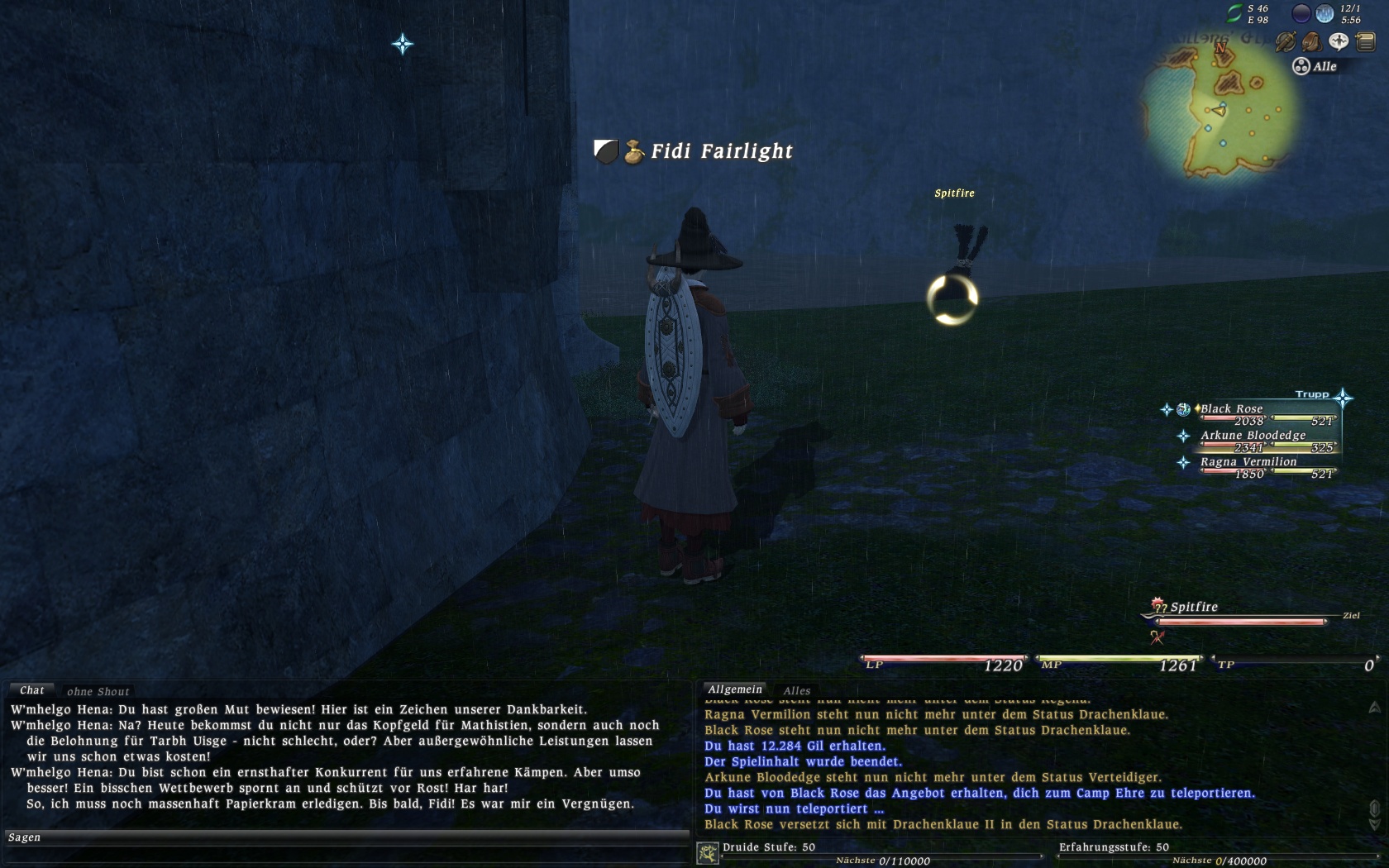Switch to the 'Chat' log tab
Viewport: 1389px width, 868px height.
[x=32, y=690]
